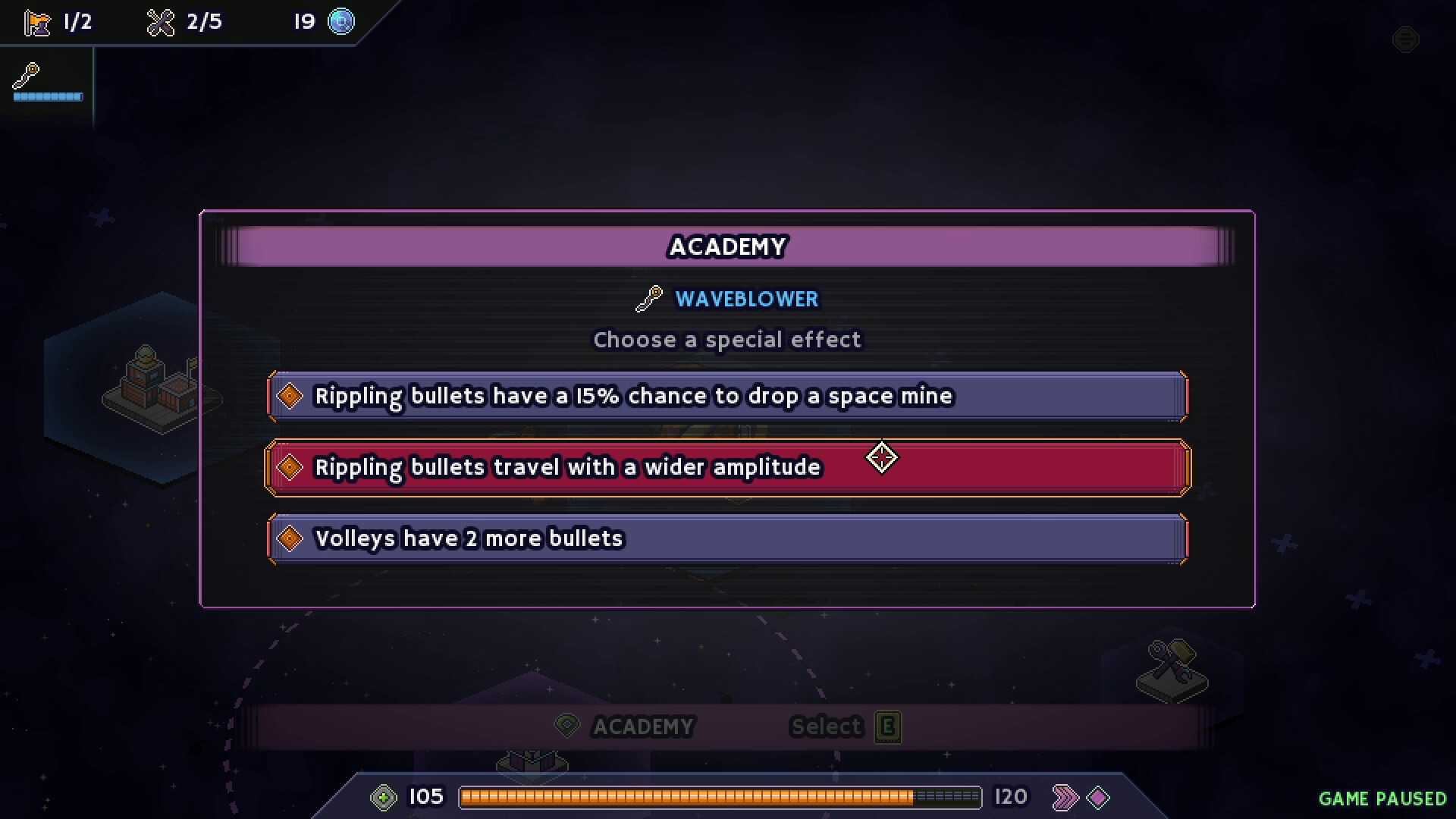Viewport: 1456px width, 819px height.
Task: Select the space mine drop chance upgrade
Action: tap(726, 395)
